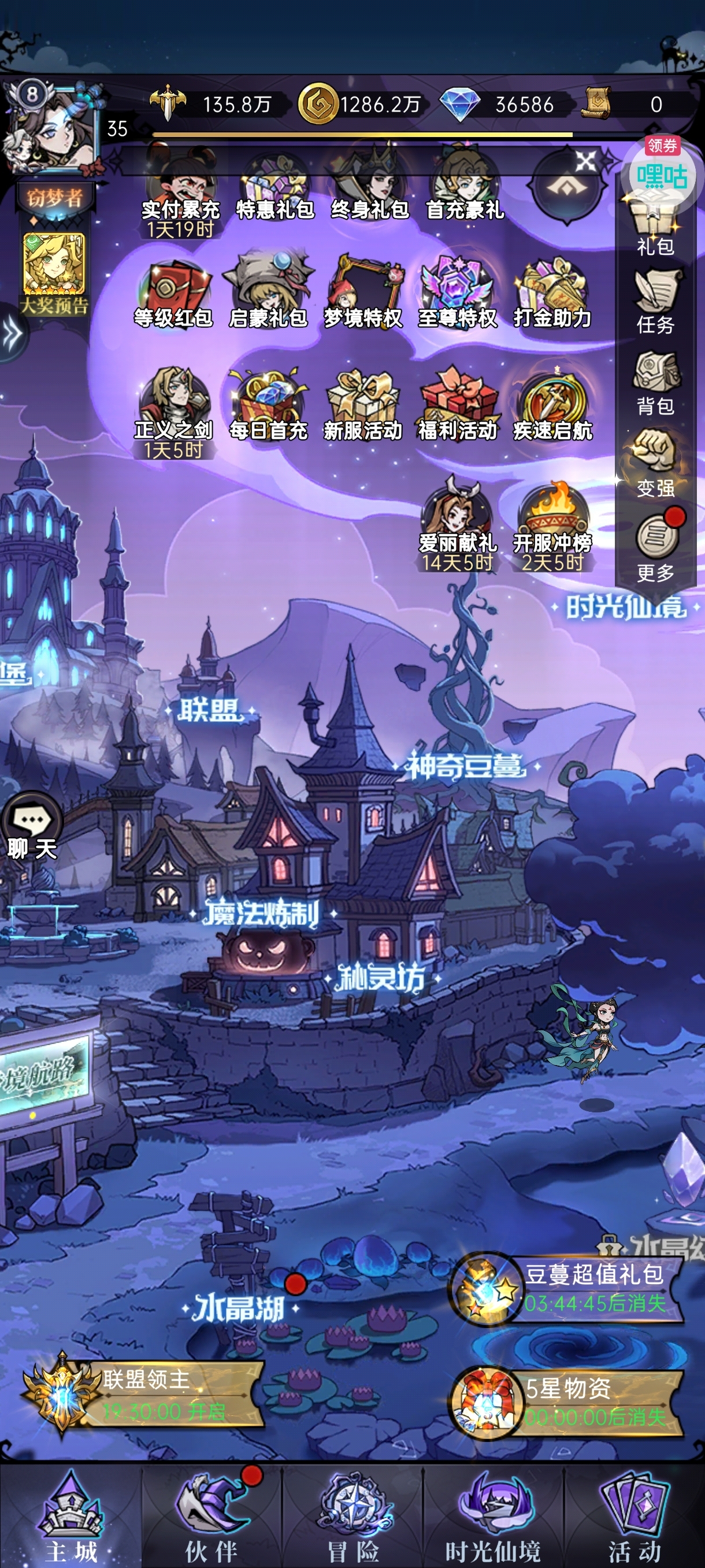Open the 聊天 chat bubble
Viewport: 705px width, 1568px height.
point(32,826)
